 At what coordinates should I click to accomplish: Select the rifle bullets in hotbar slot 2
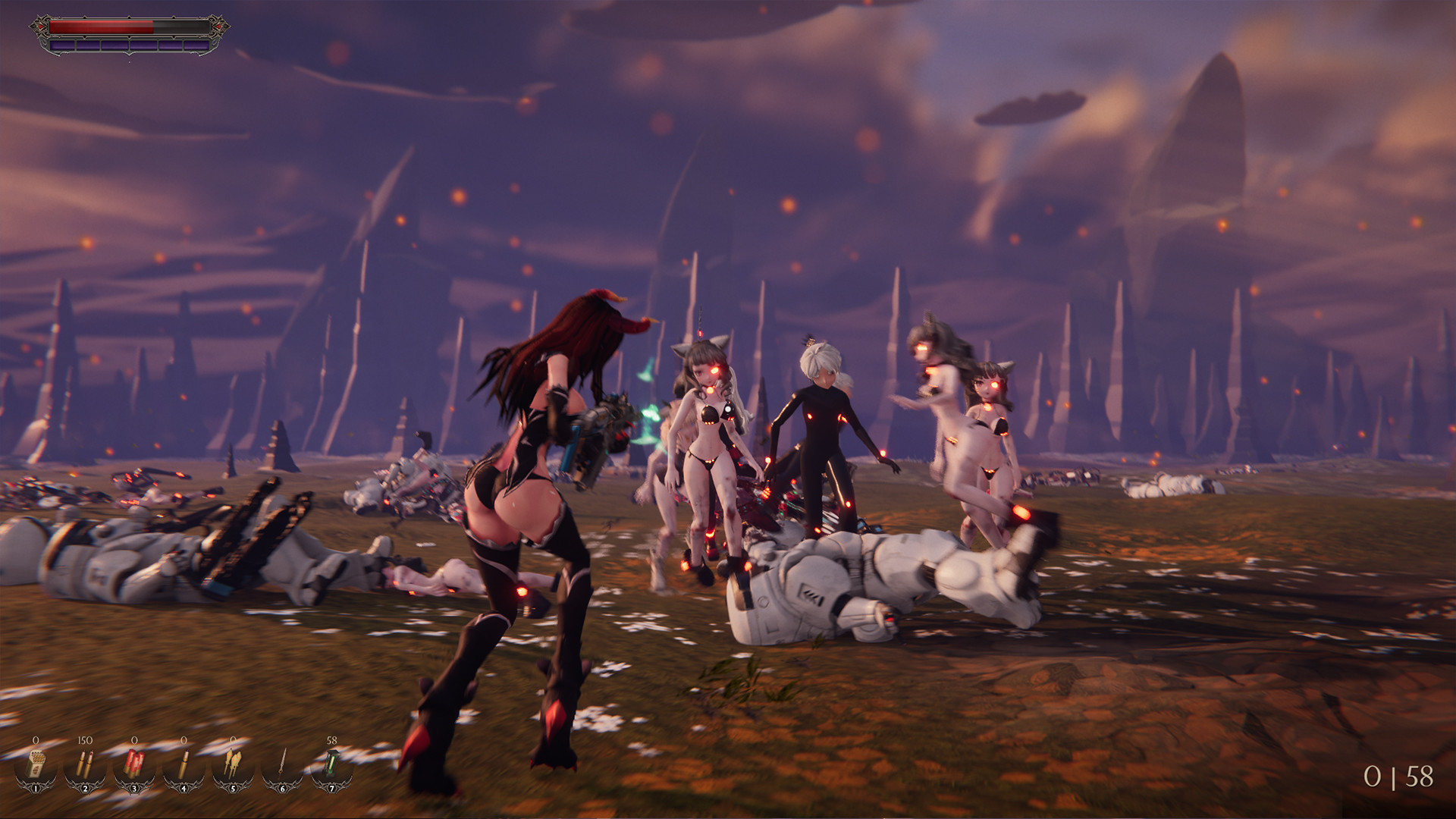point(85,764)
